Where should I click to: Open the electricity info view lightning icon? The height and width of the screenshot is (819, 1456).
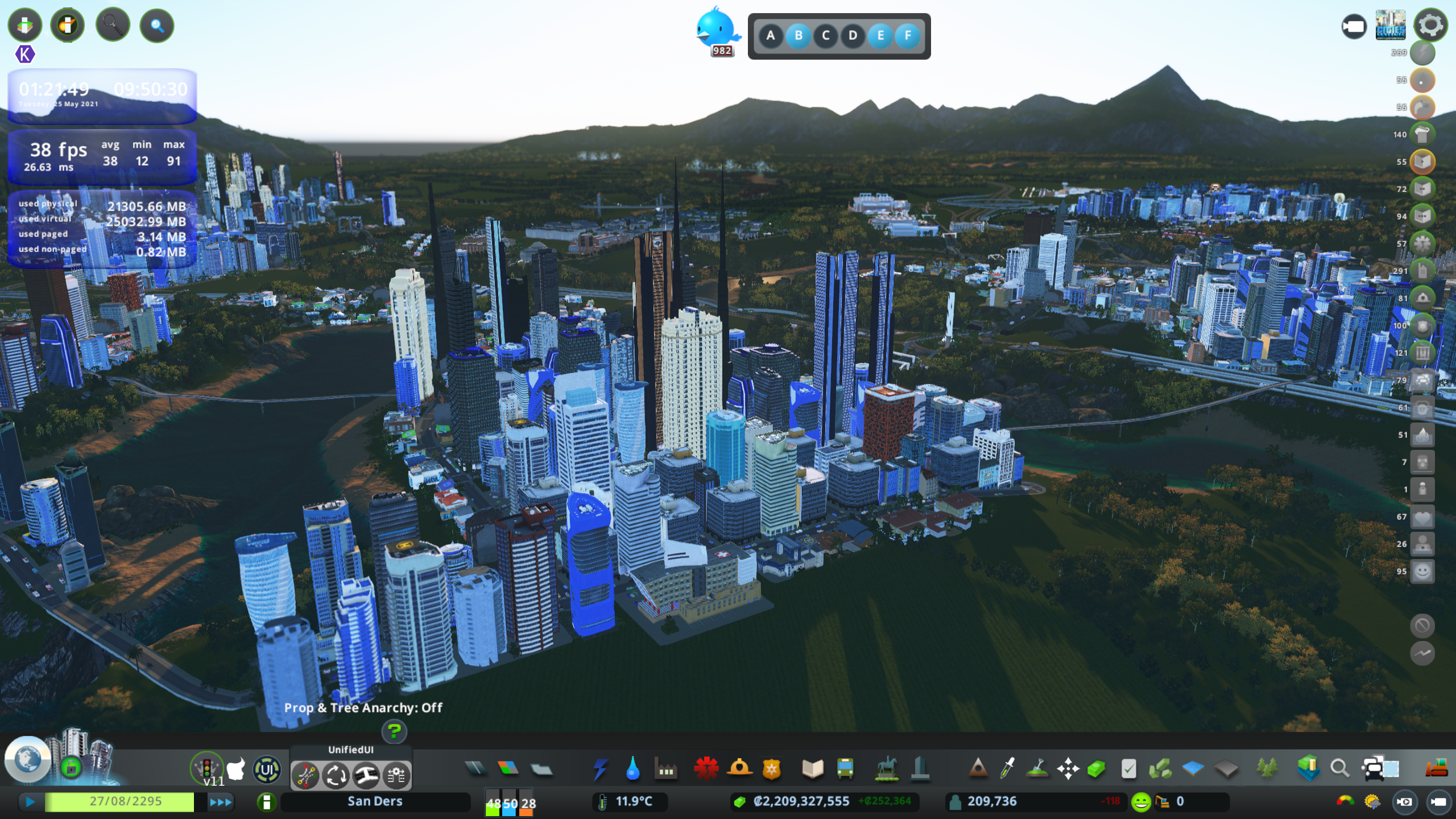(x=1422, y=53)
